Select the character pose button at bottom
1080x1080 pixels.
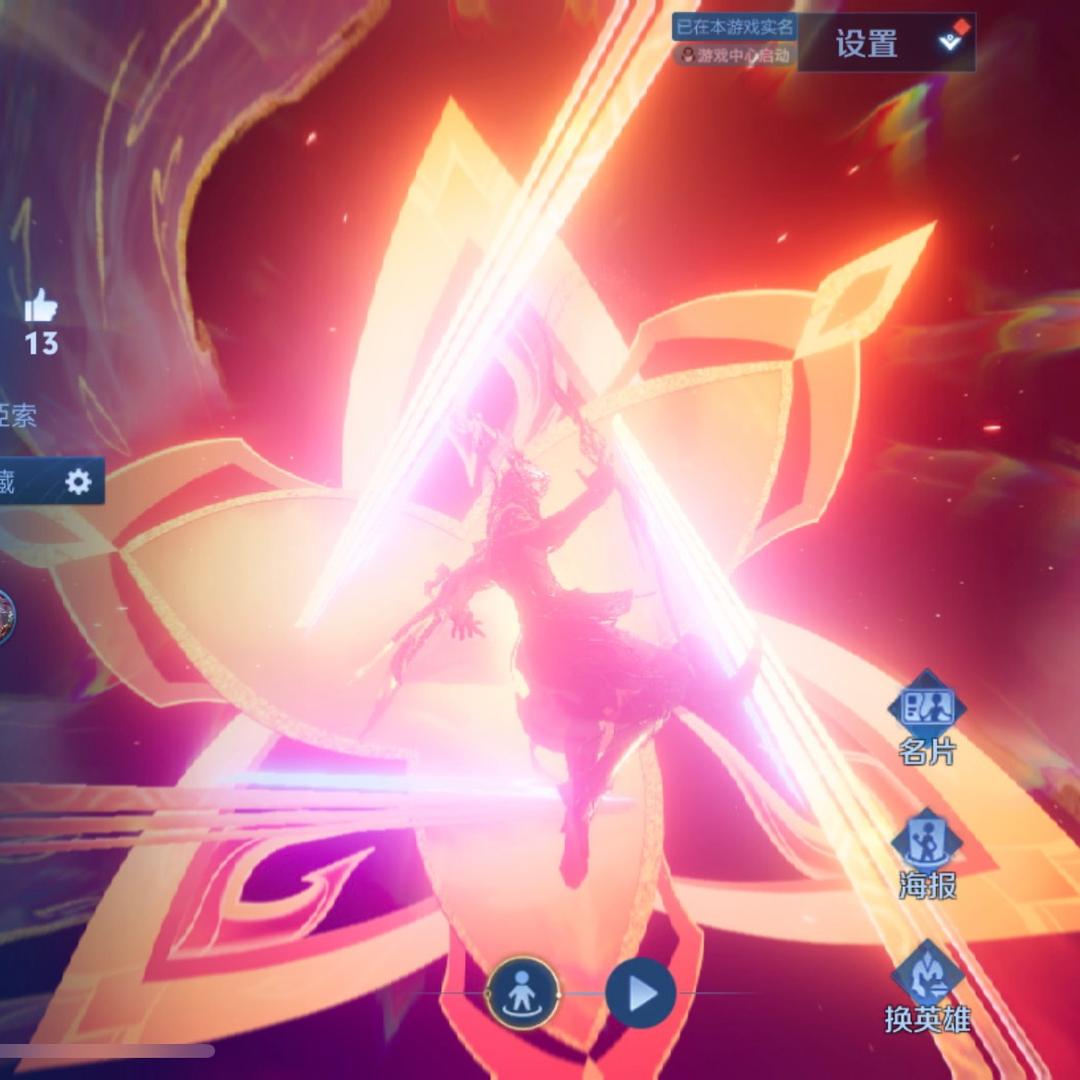522,993
